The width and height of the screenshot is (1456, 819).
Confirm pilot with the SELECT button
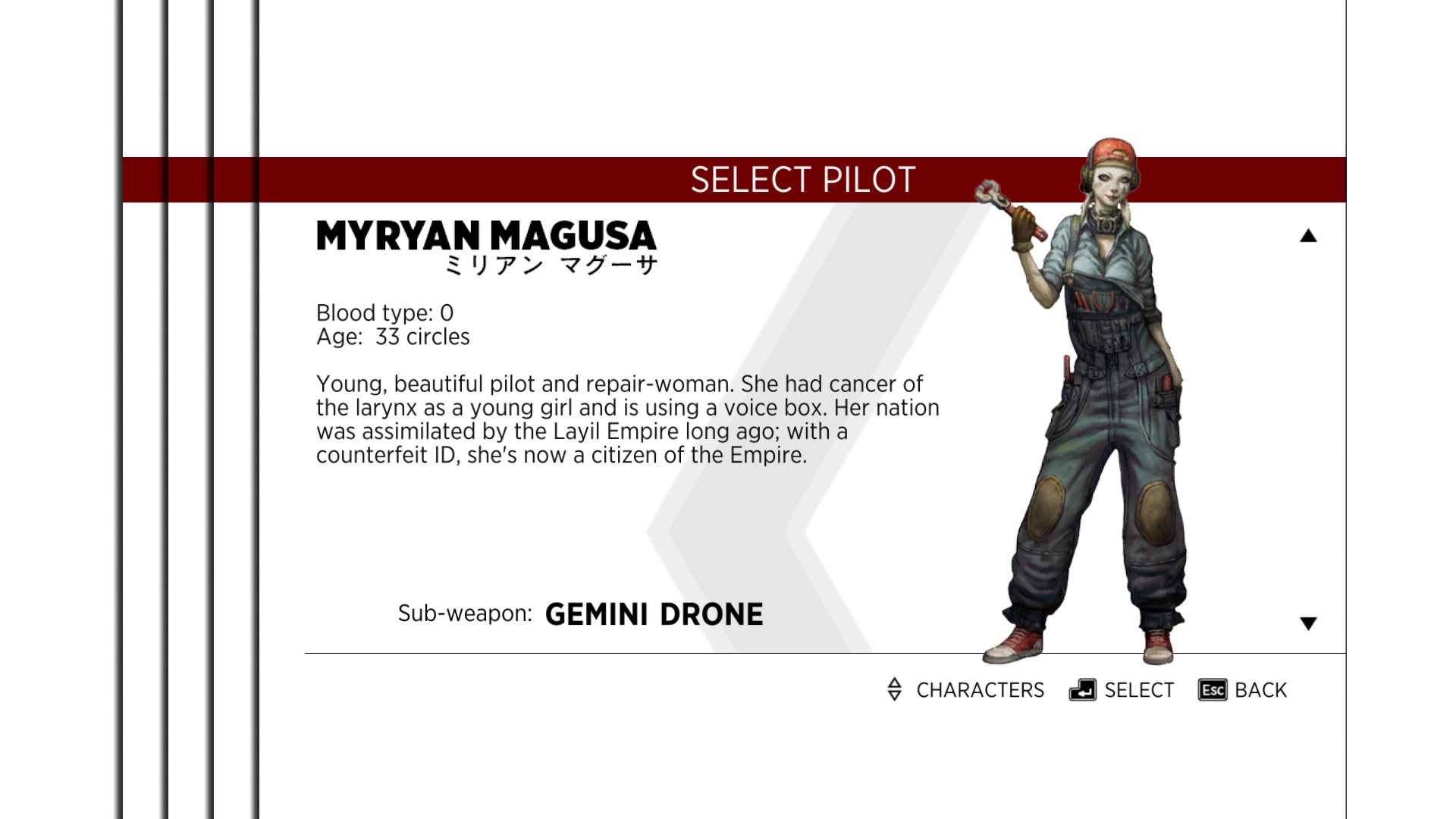[x=1122, y=690]
